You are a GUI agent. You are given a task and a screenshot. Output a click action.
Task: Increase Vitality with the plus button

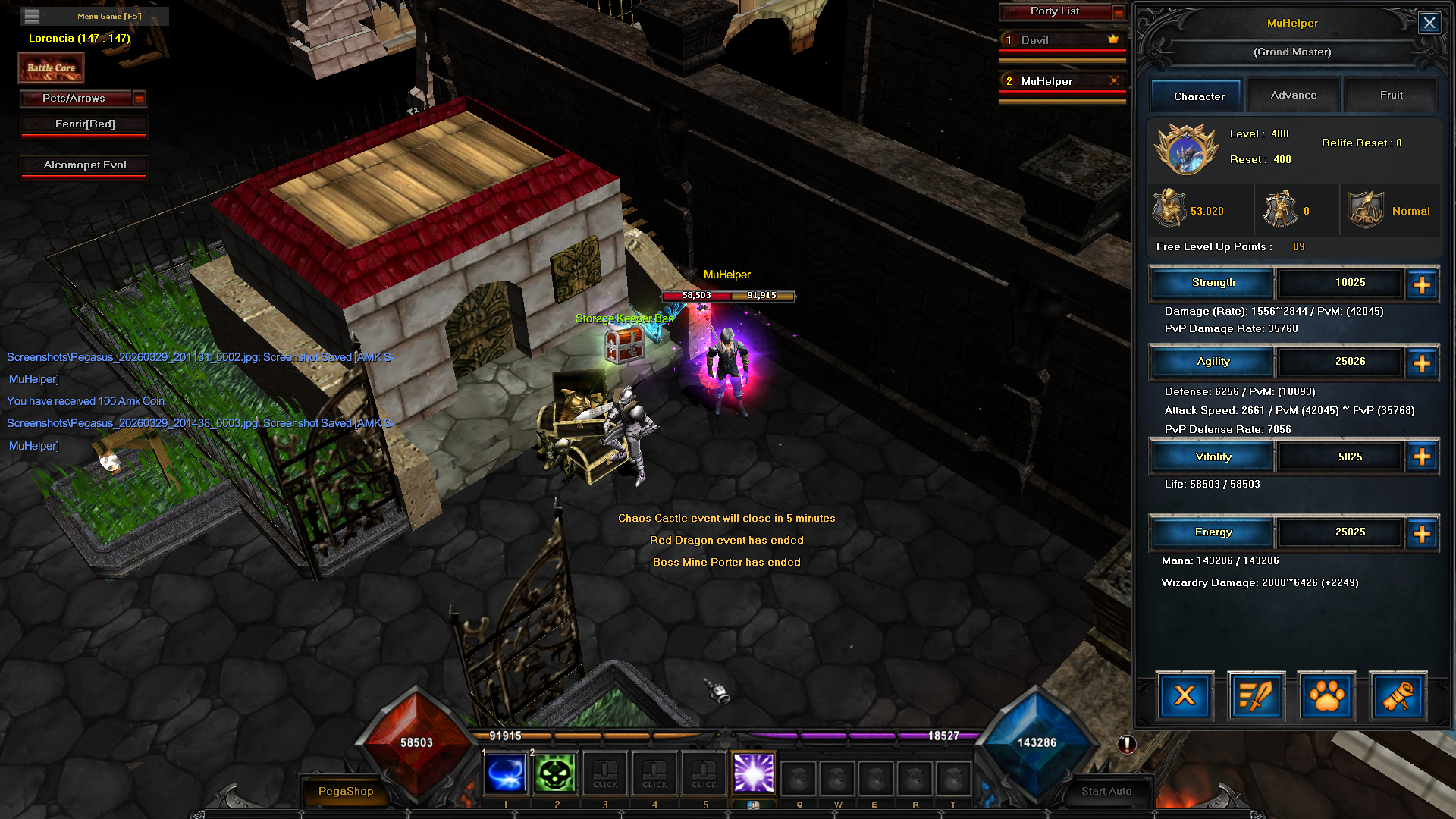tap(1422, 457)
